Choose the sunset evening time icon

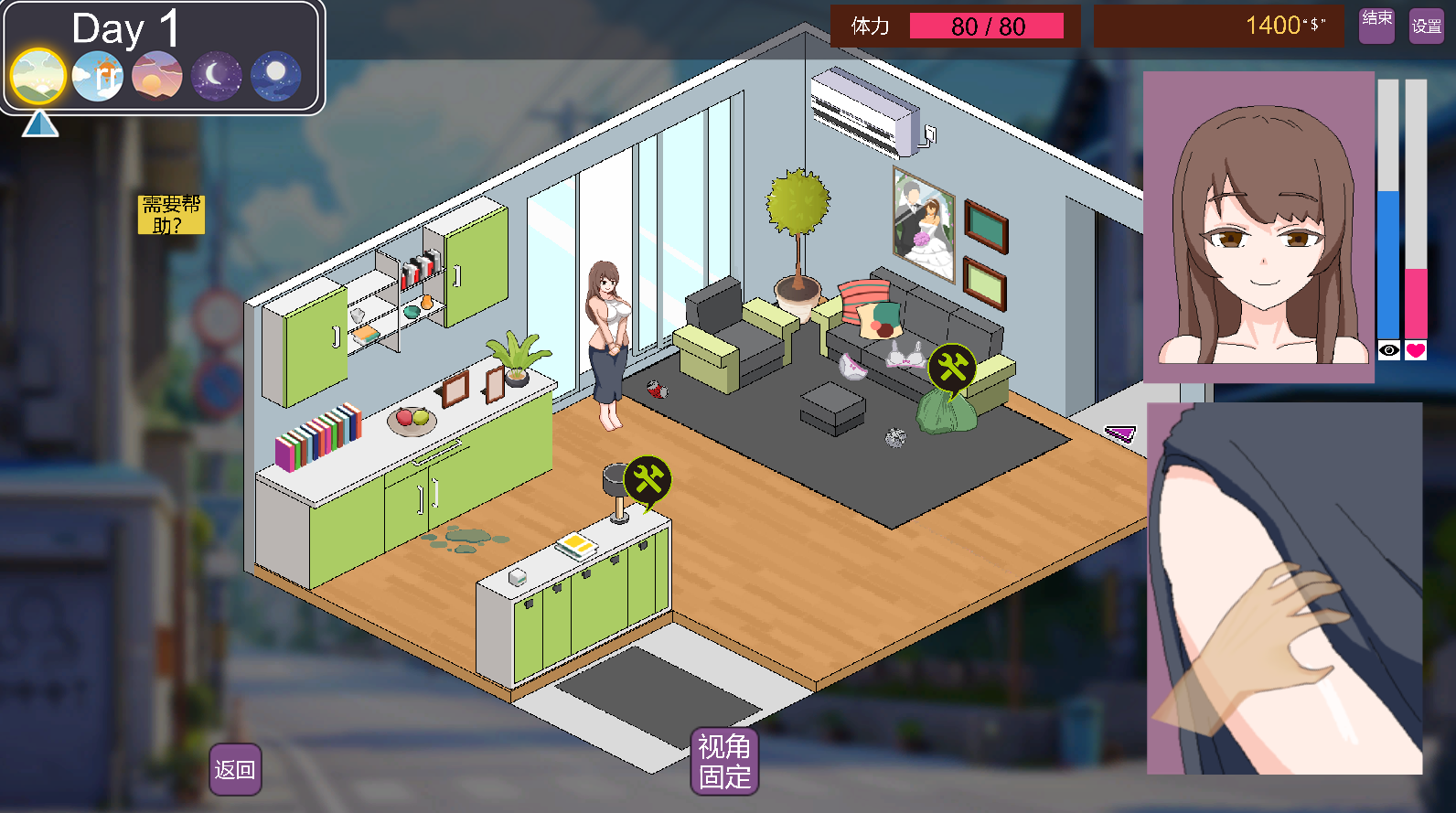coord(157,76)
